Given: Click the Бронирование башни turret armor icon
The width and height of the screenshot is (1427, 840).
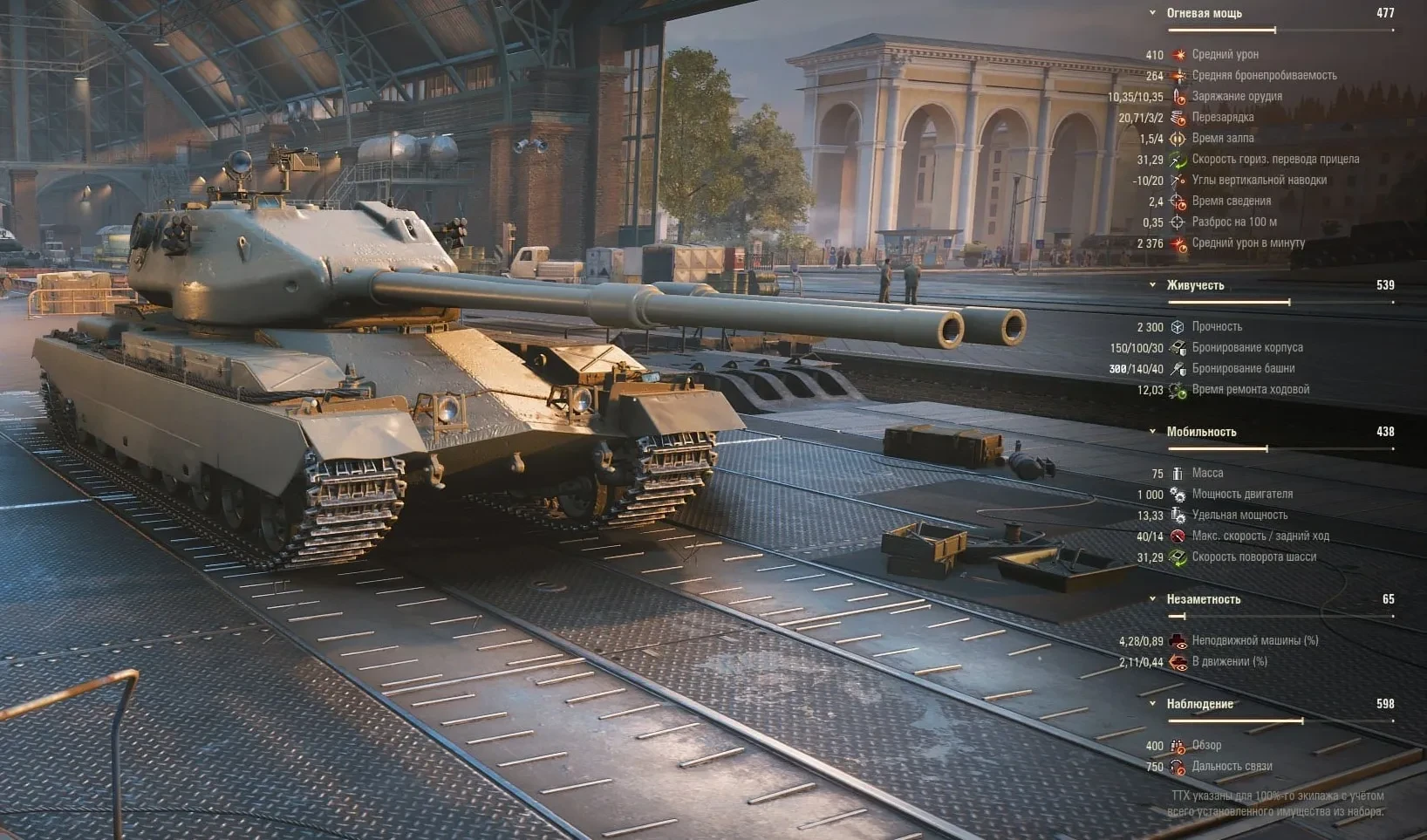Looking at the screenshot, I should [x=1179, y=368].
